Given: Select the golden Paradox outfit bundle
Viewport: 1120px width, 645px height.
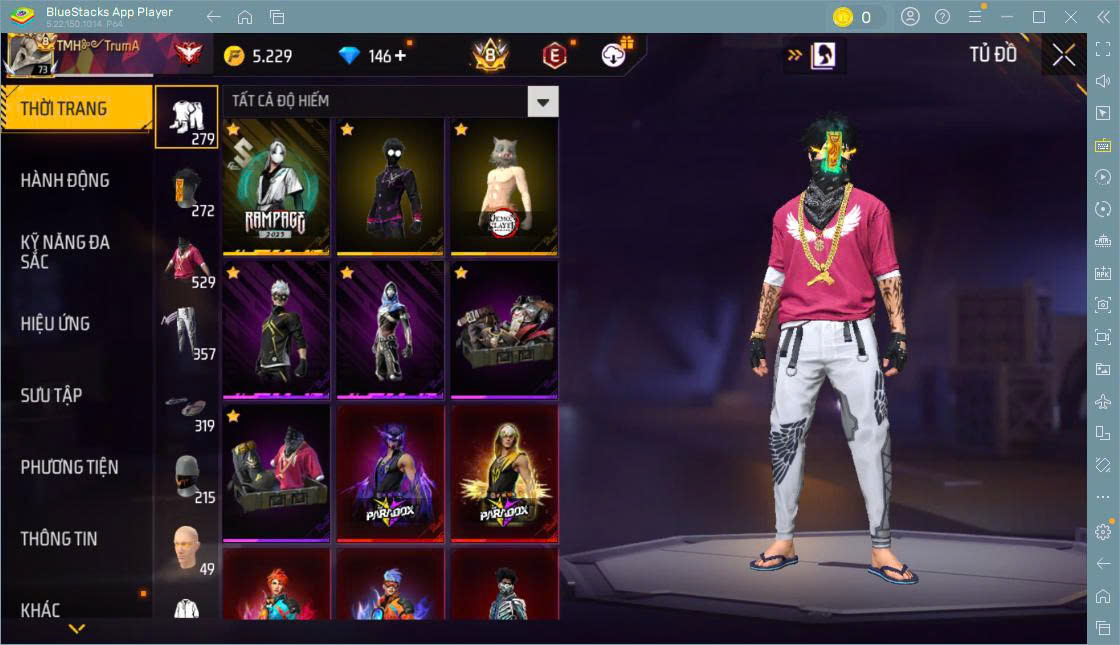Looking at the screenshot, I should point(503,472).
